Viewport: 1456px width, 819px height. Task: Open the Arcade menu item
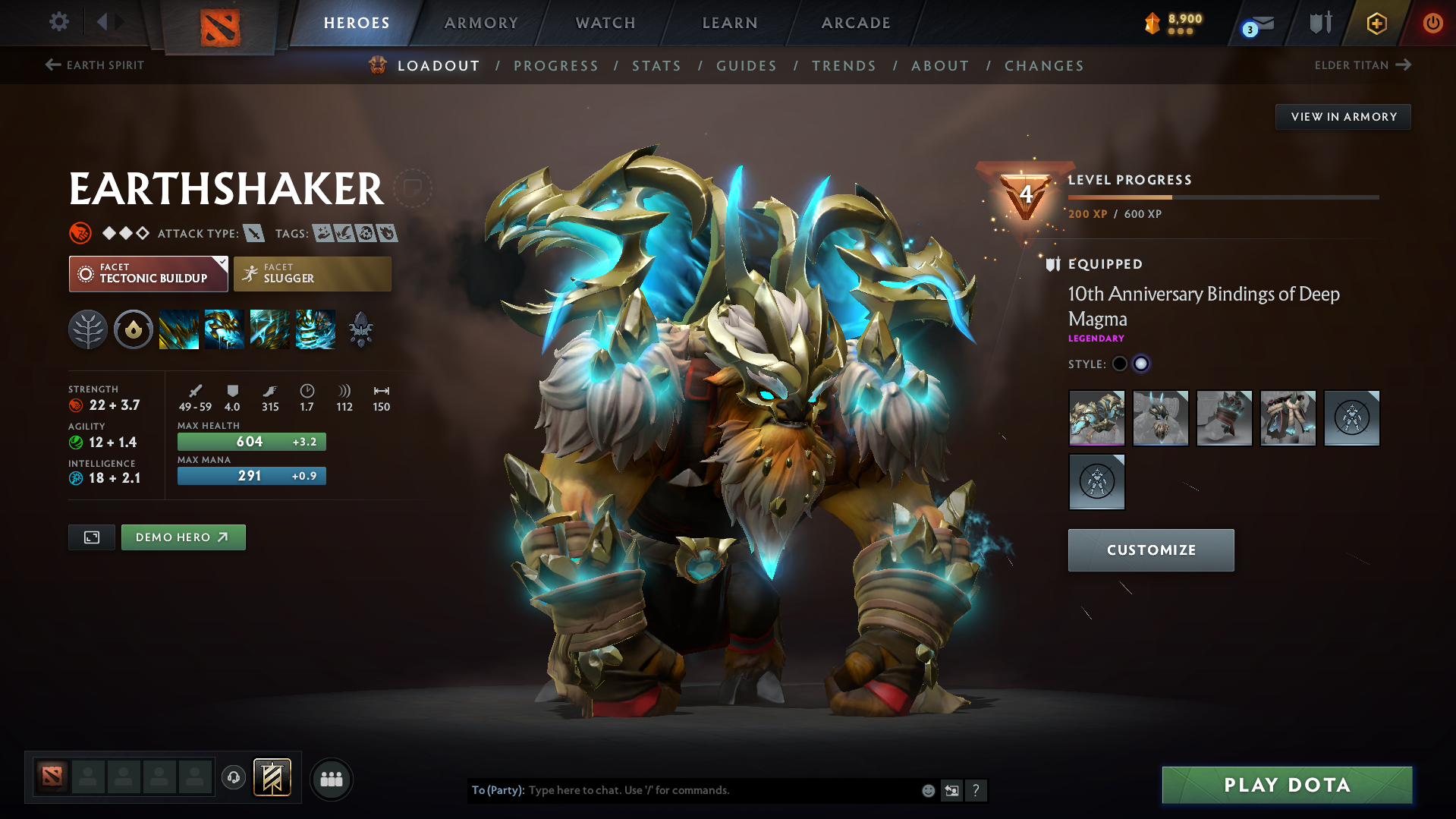(x=855, y=23)
